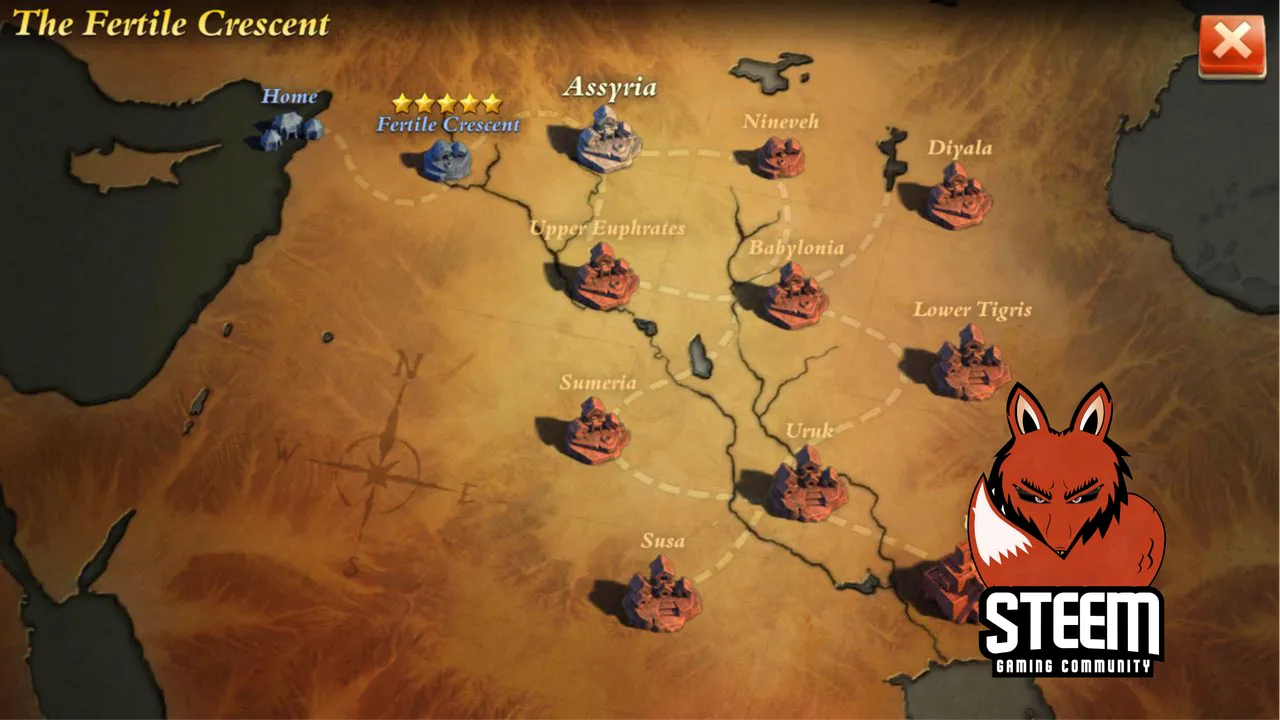Open the Diyala level node
Viewport: 1280px width, 720px height.
(x=958, y=195)
